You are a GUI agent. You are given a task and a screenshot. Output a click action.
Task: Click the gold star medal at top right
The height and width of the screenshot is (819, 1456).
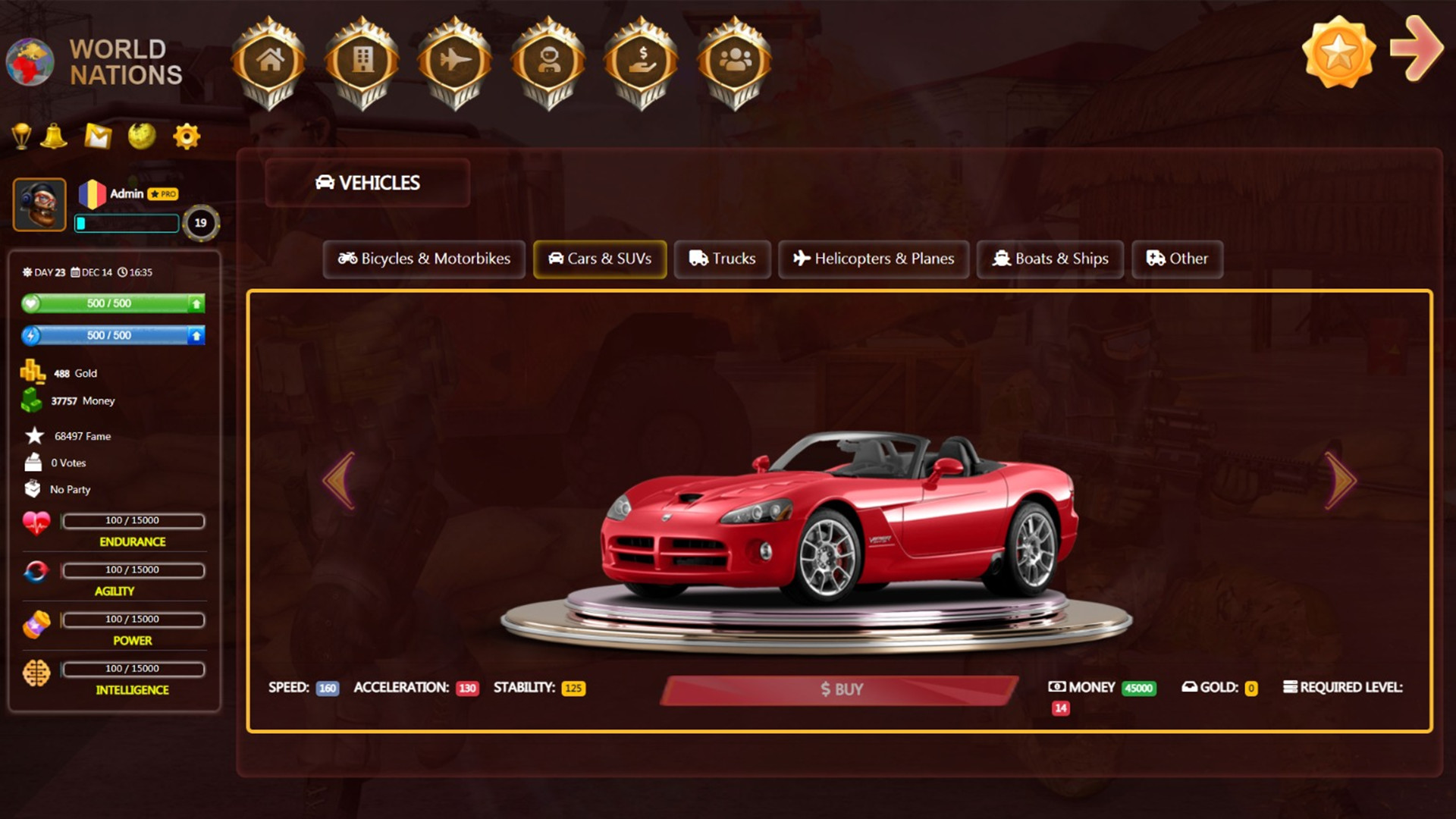(x=1338, y=51)
